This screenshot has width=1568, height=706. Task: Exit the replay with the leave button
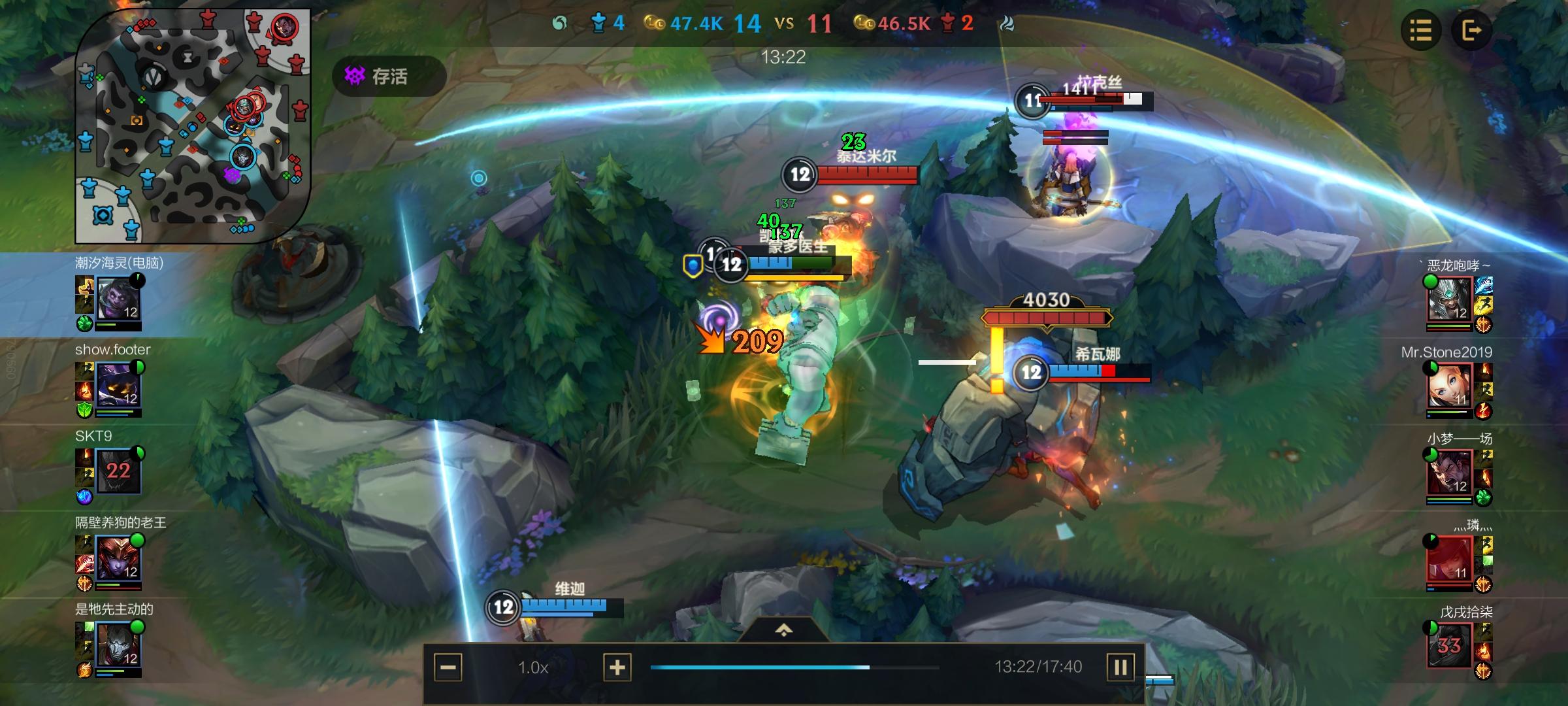click(1471, 30)
